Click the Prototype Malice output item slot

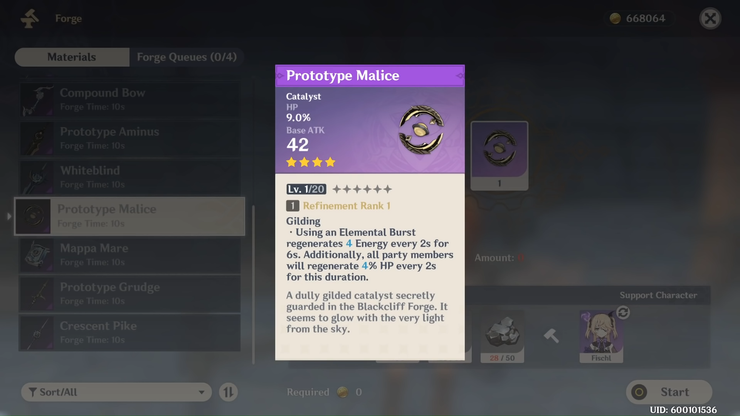click(499, 156)
